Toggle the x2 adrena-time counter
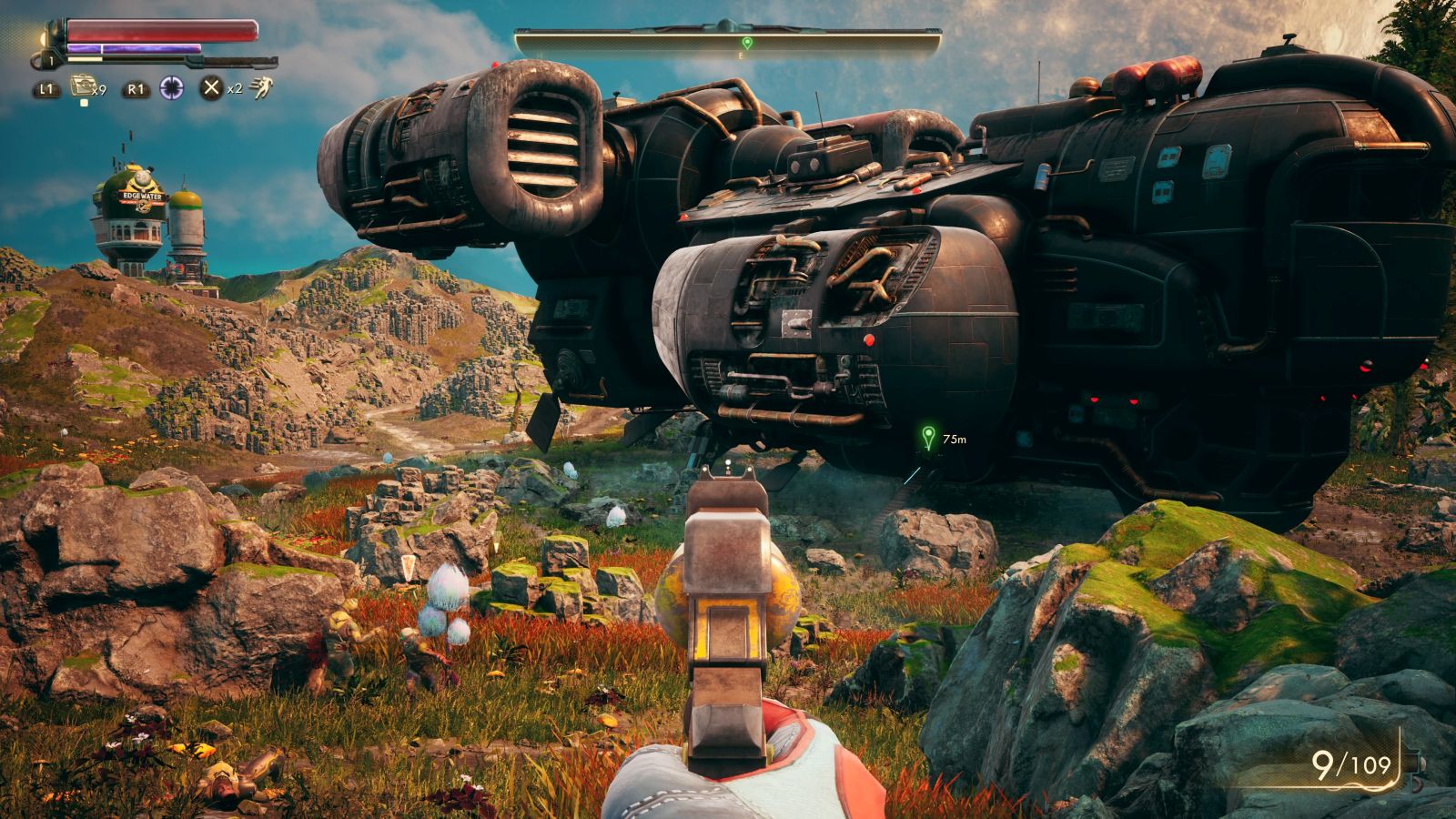Image resolution: width=1456 pixels, height=819 pixels. coord(235,89)
